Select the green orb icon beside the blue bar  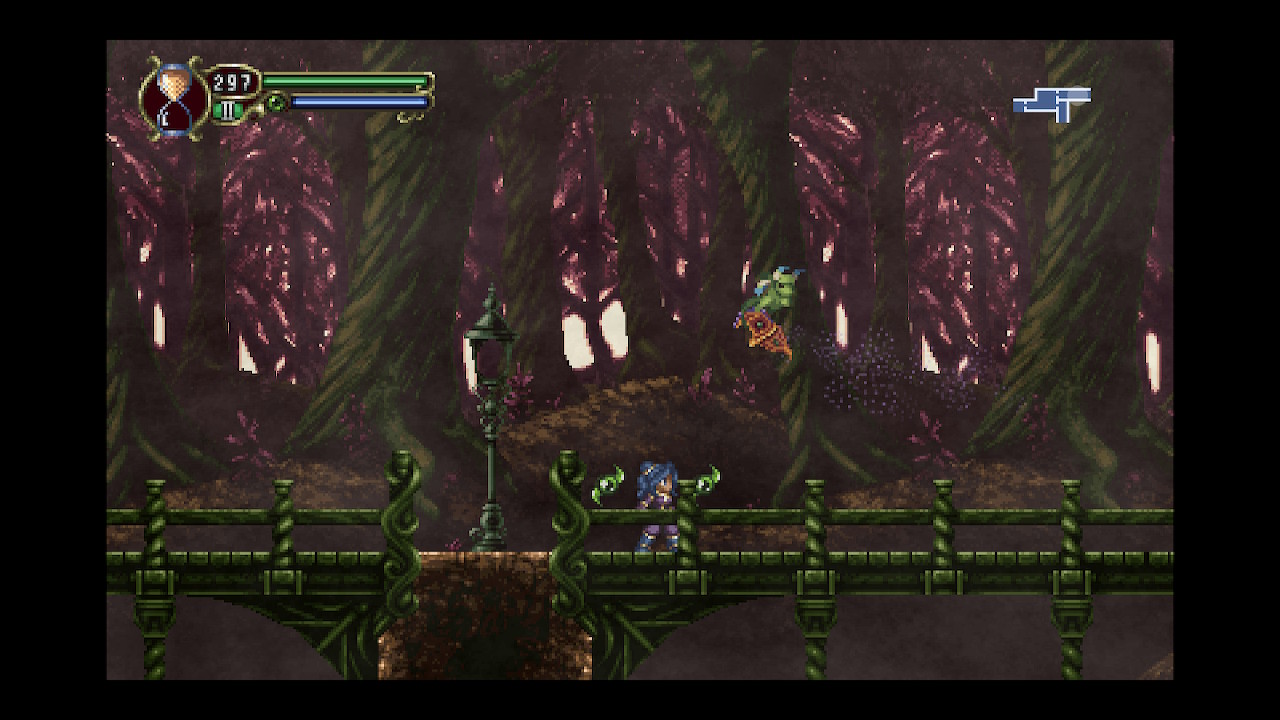pyautogui.click(x=275, y=102)
